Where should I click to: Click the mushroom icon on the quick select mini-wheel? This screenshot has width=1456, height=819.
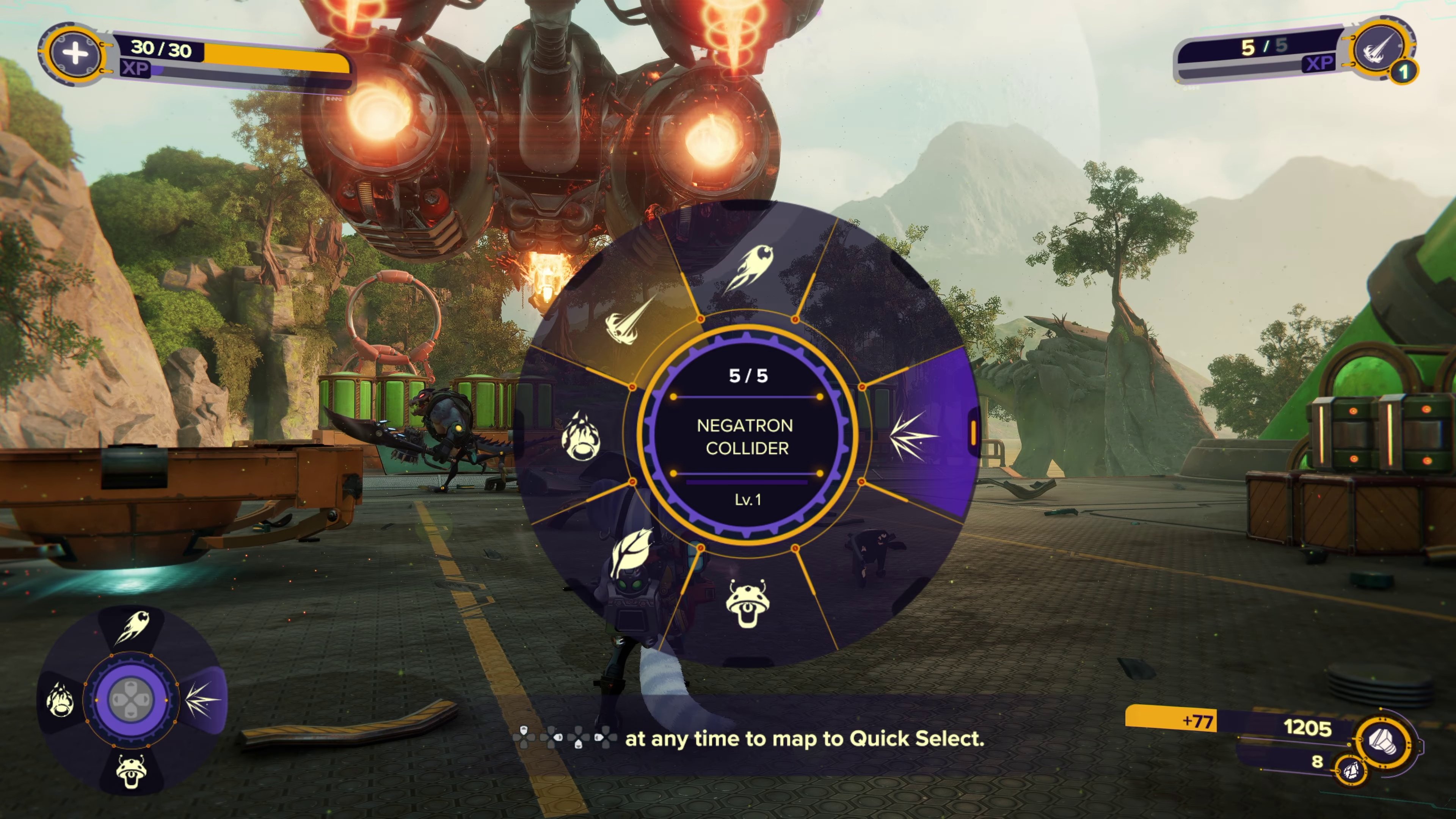131,773
